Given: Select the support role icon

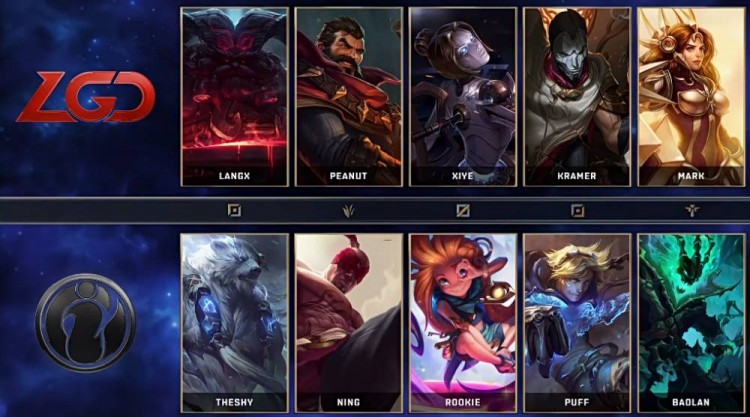Looking at the screenshot, I should click(x=692, y=210).
